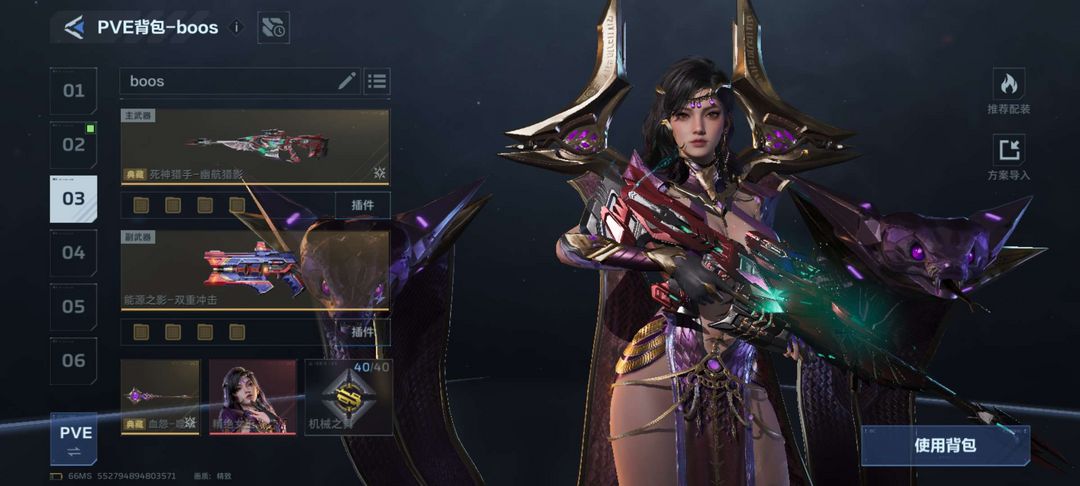Go back with the top-left arrow
This screenshot has width=1080, height=486.
pyautogui.click(x=74, y=27)
